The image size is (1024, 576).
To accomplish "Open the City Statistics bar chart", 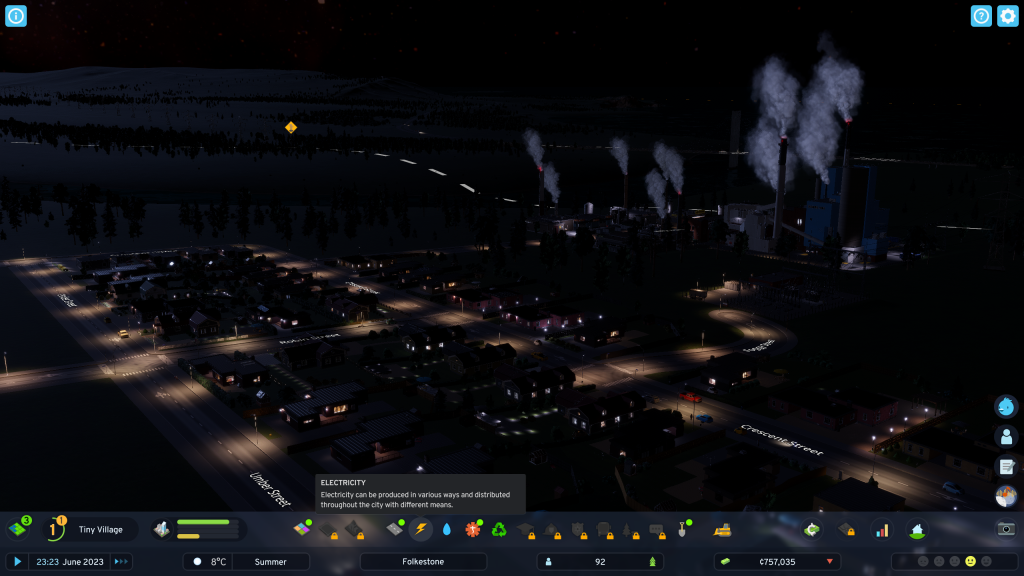I will click(x=881, y=529).
